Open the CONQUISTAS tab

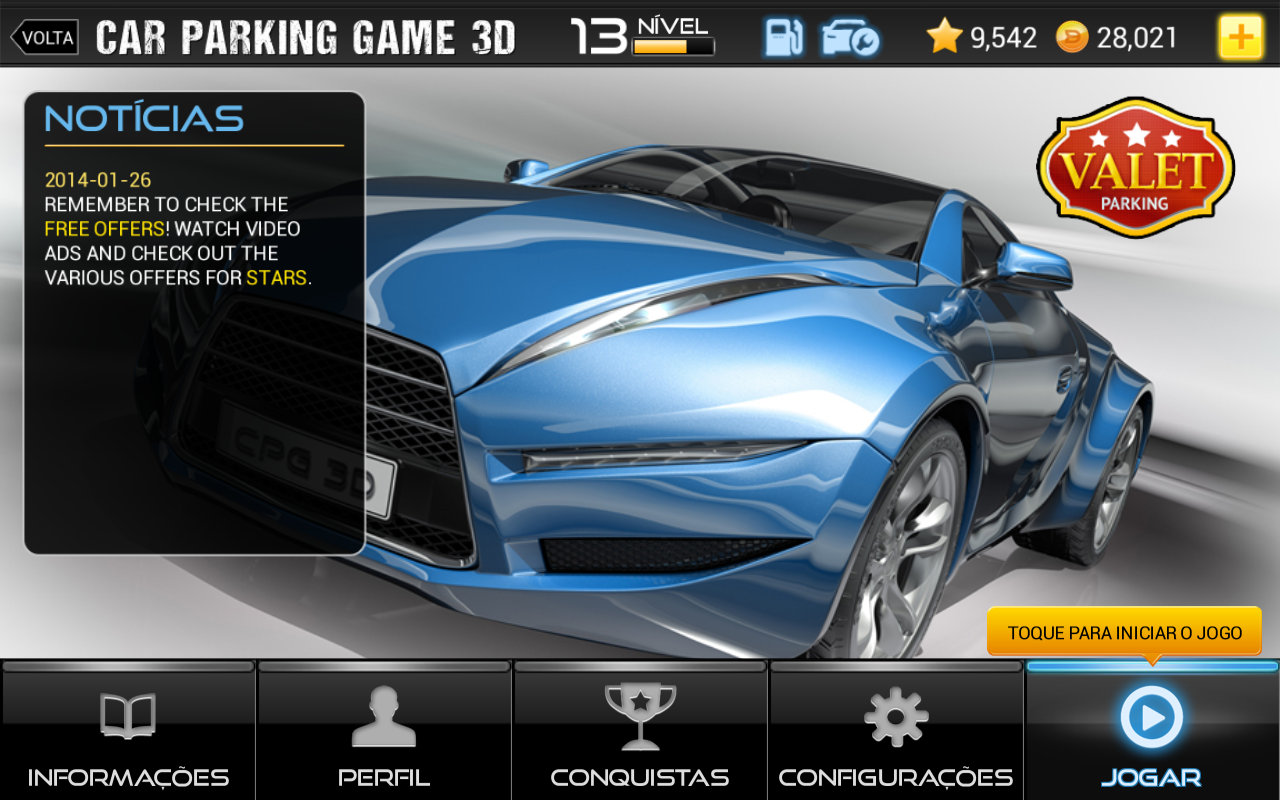pyautogui.click(x=639, y=776)
